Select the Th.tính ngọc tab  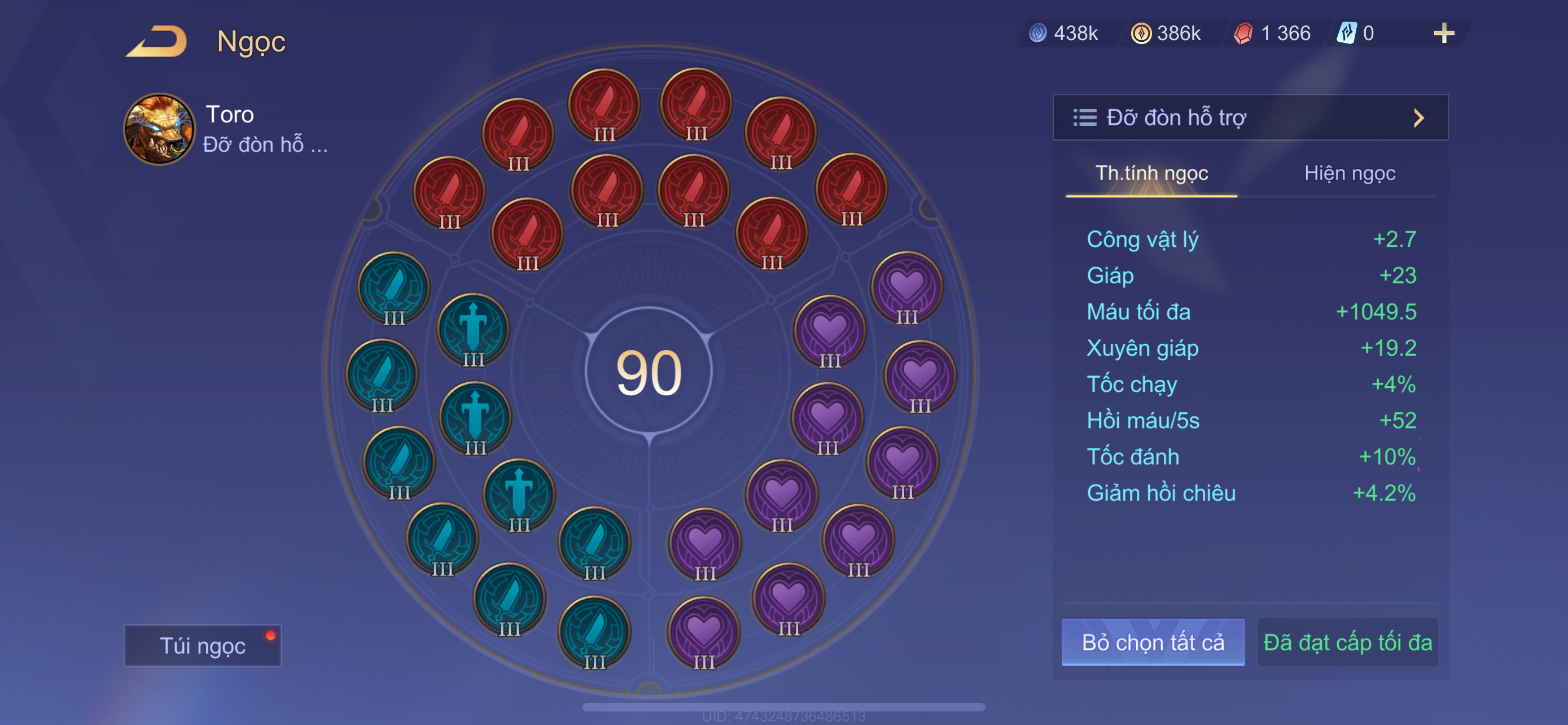click(1151, 173)
